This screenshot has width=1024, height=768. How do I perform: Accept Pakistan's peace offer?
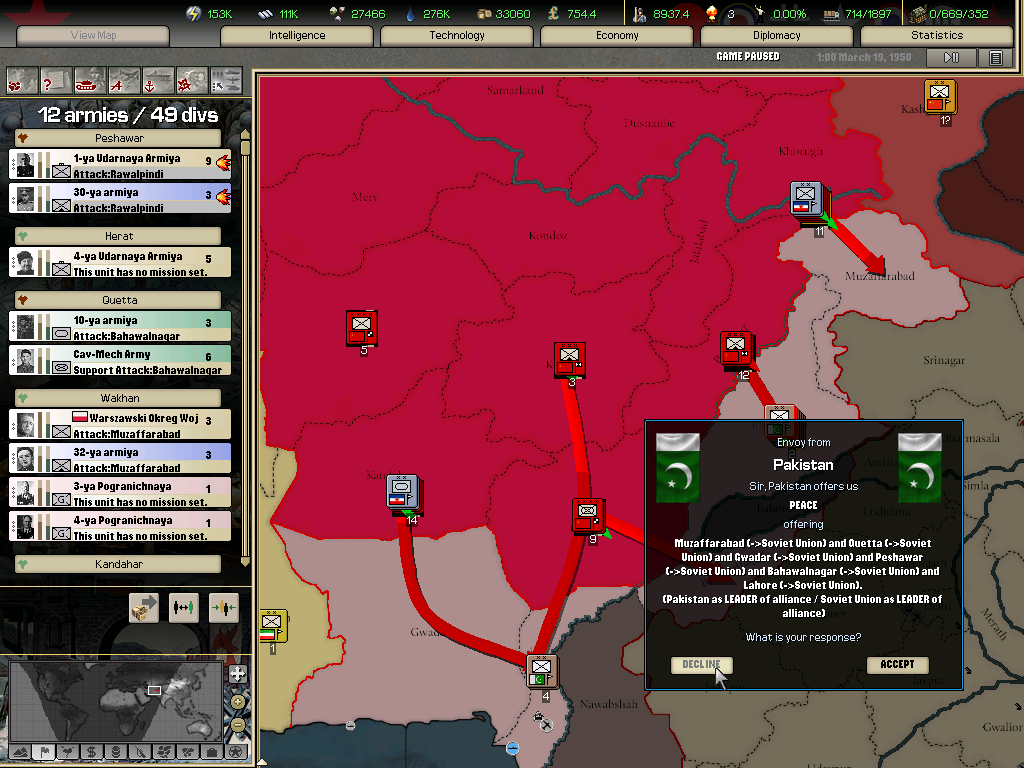tap(897, 665)
